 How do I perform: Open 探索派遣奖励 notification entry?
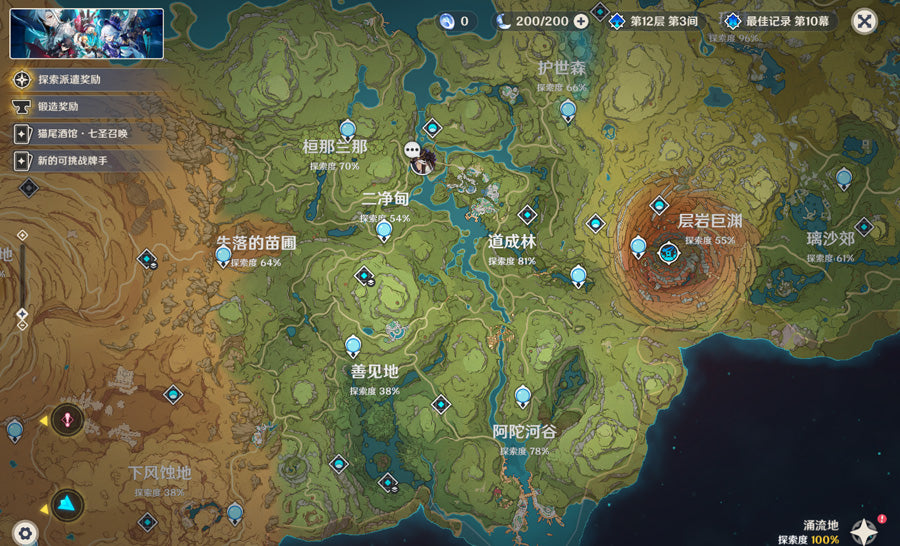click(x=70, y=79)
